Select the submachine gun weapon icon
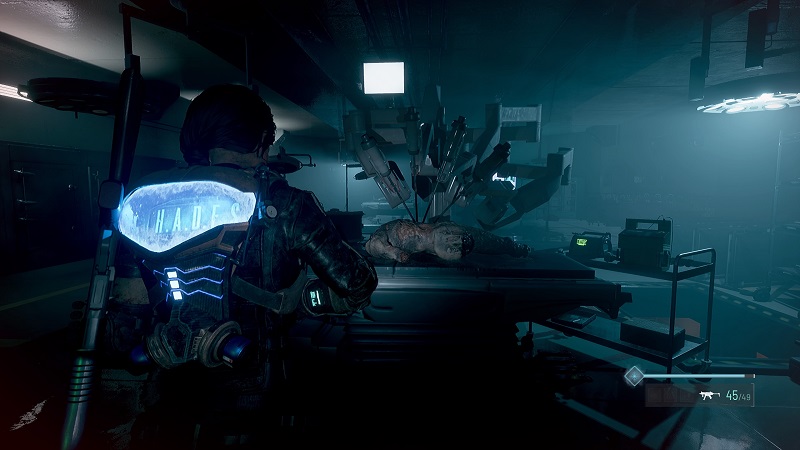The image size is (800, 450). tap(710, 396)
